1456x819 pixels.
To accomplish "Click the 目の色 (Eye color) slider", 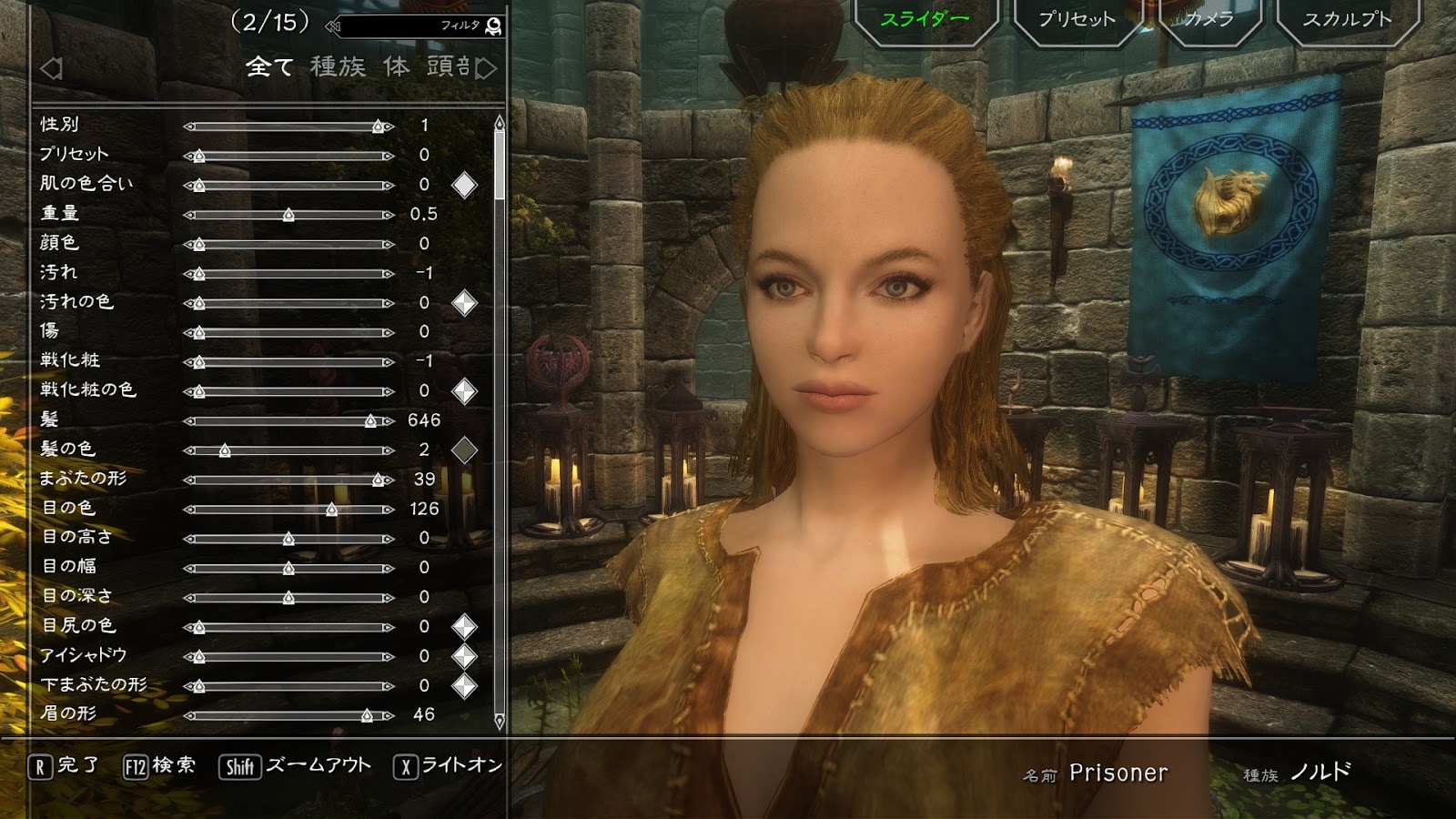I will (288, 510).
